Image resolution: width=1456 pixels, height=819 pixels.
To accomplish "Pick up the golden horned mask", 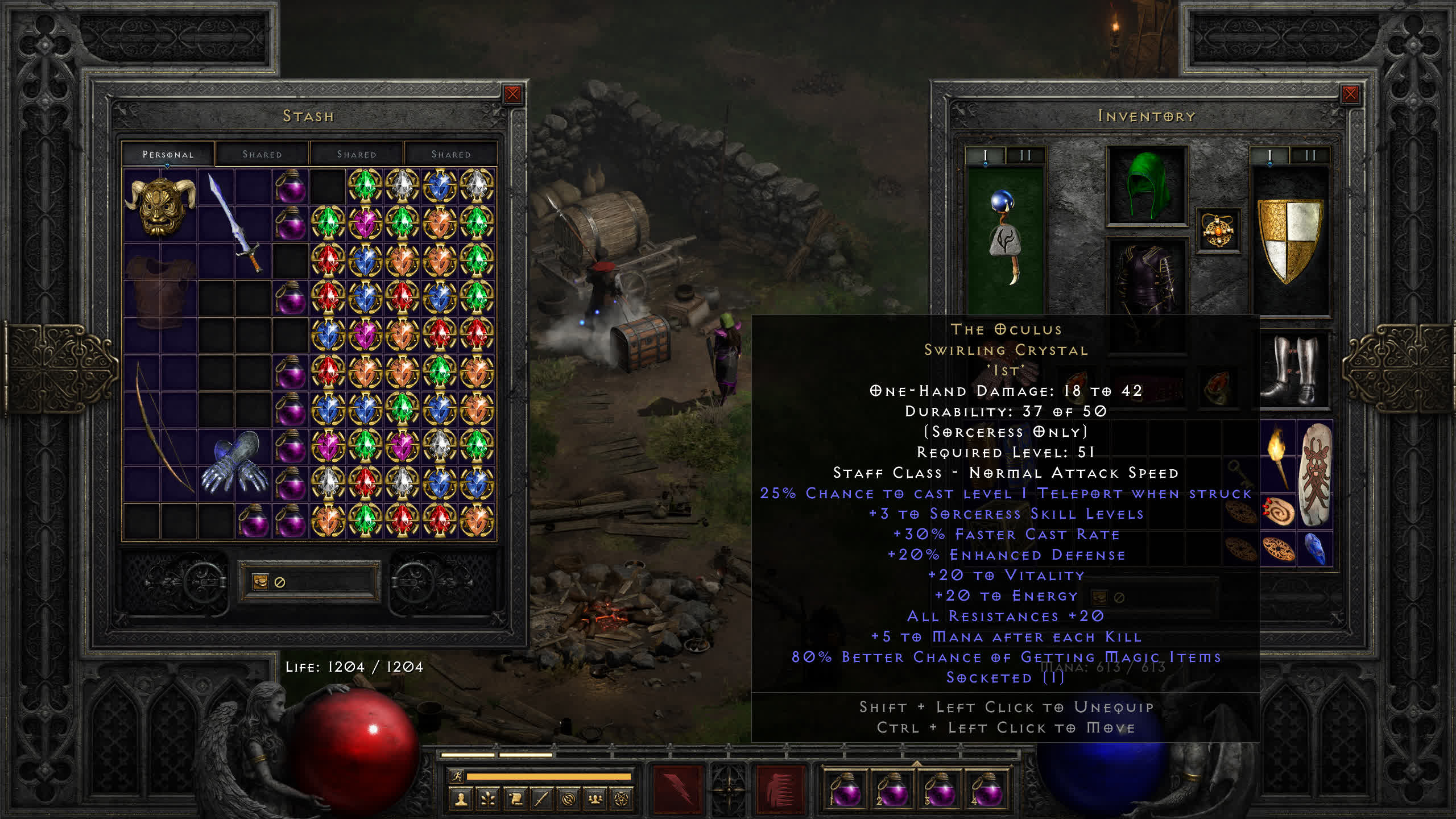I will [160, 206].
